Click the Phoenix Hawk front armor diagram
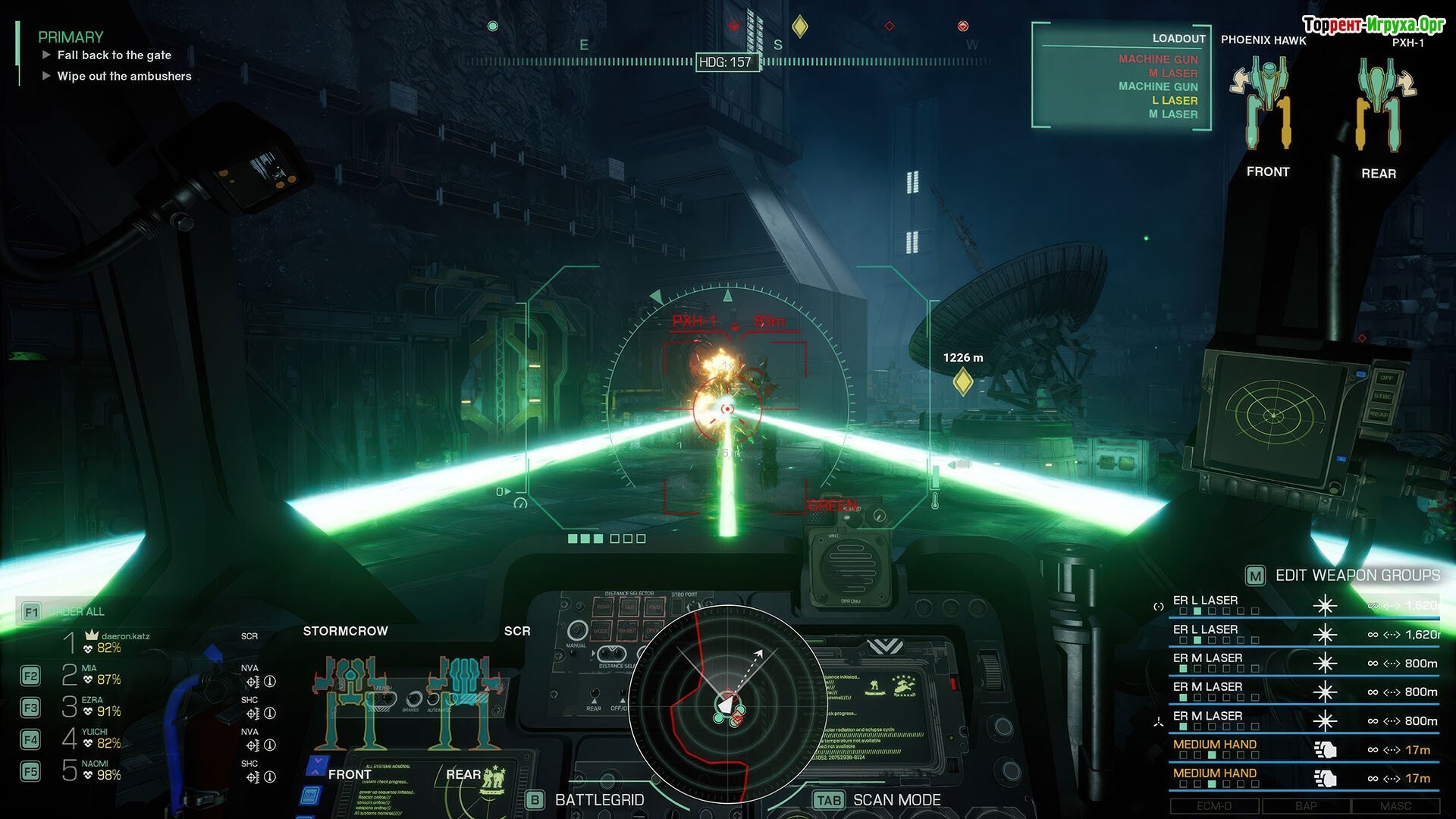1456x819 pixels. click(1267, 105)
